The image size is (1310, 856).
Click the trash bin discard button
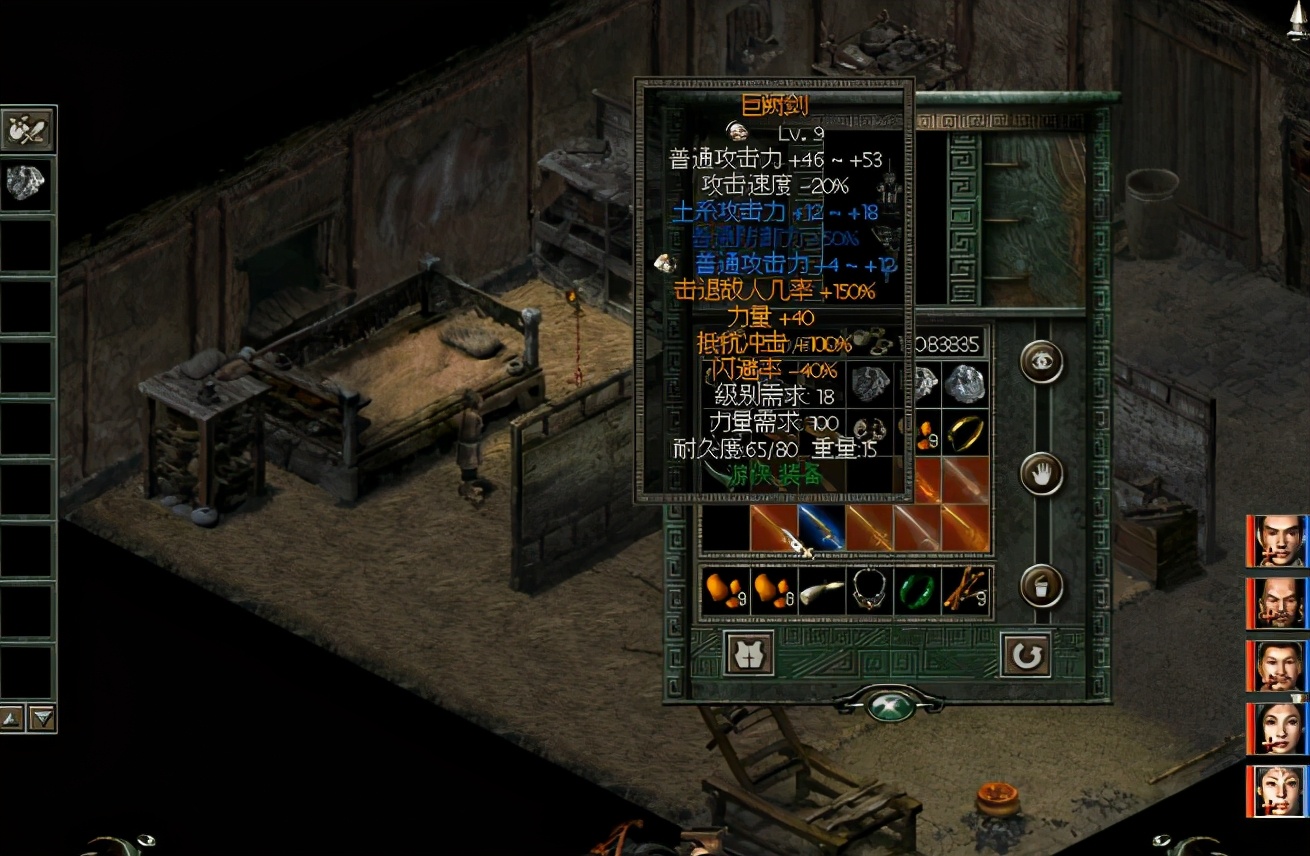click(x=1041, y=586)
